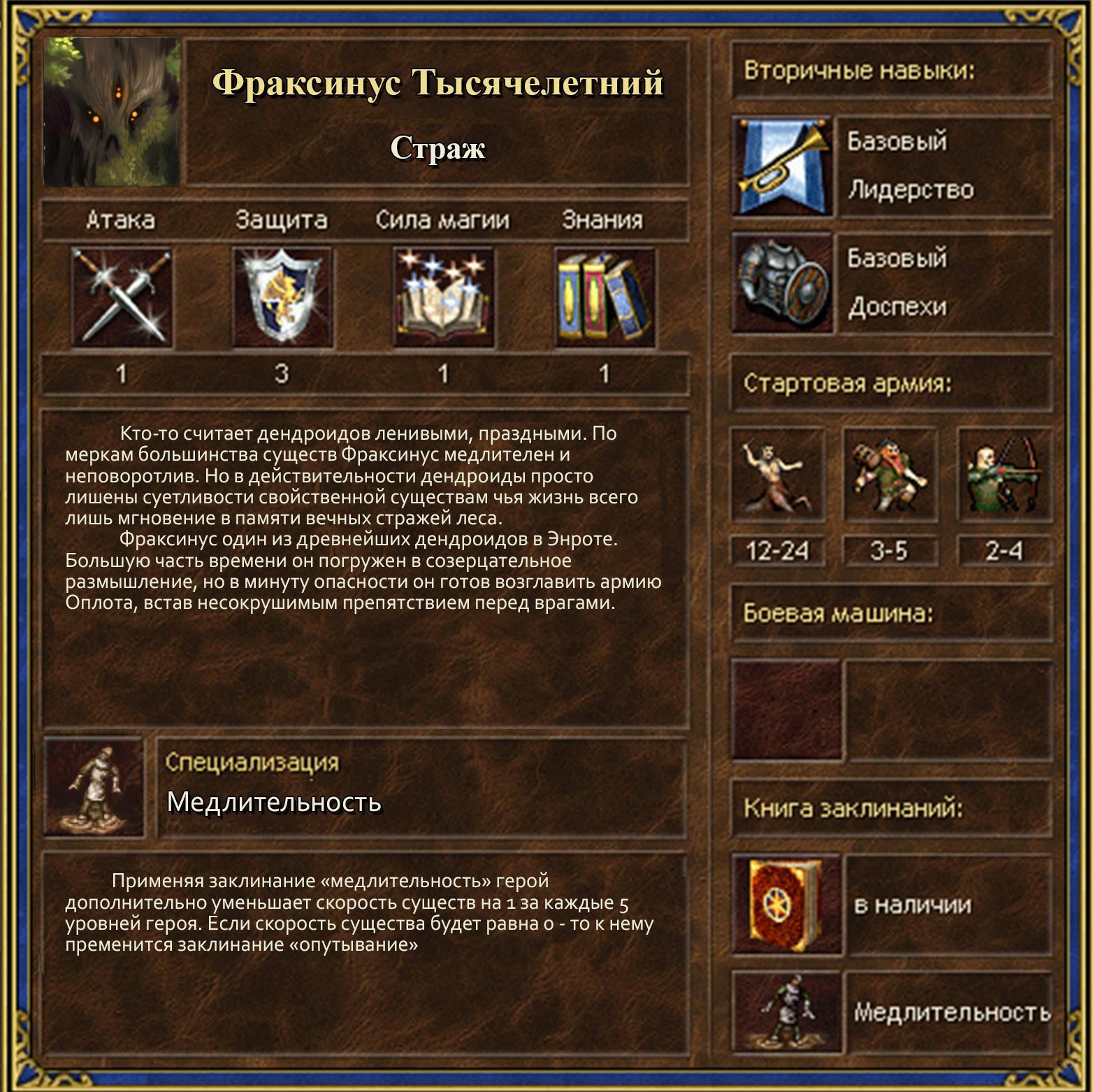Viewport: 1093px width, 1092px height.
Task: Open the spell book icon
Action: coord(786,905)
